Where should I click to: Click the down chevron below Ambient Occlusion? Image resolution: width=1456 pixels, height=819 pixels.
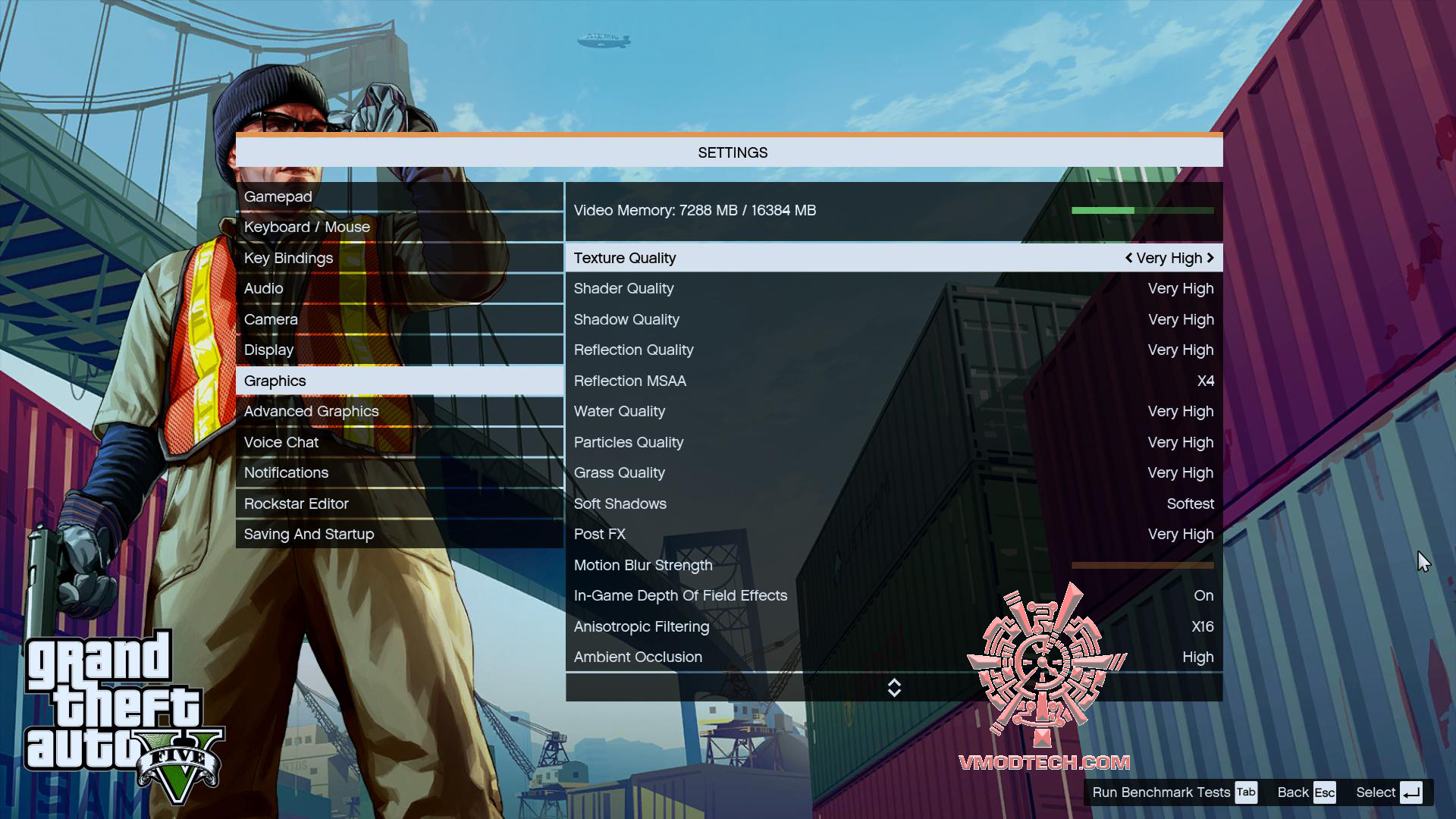point(895,692)
